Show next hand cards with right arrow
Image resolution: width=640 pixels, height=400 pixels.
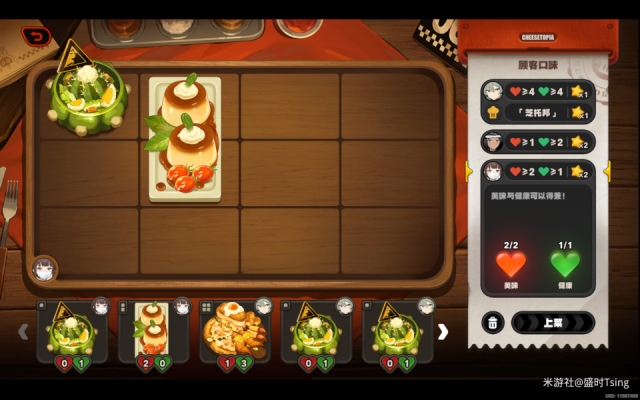tap(443, 331)
